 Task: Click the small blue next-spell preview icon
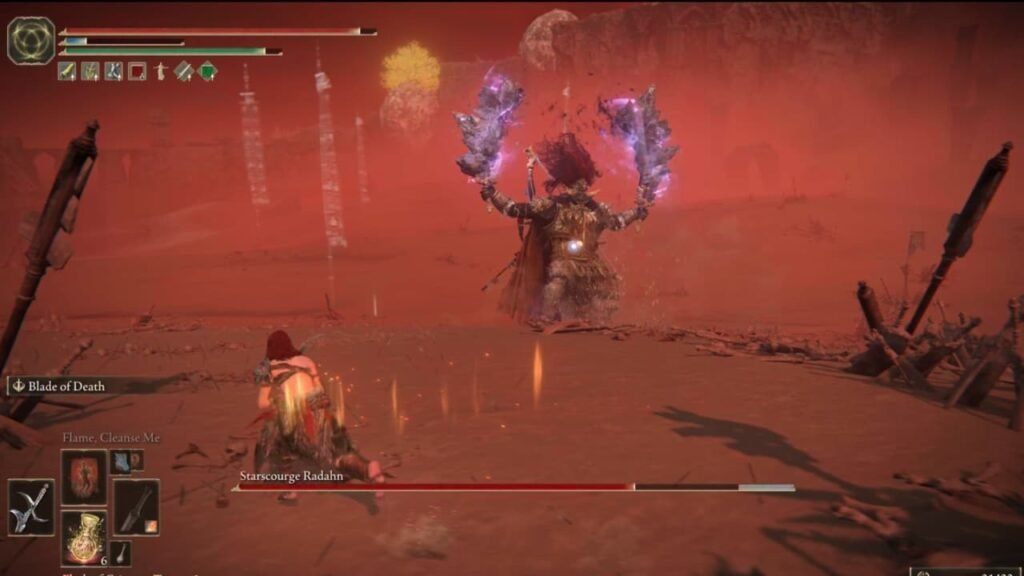tap(121, 460)
